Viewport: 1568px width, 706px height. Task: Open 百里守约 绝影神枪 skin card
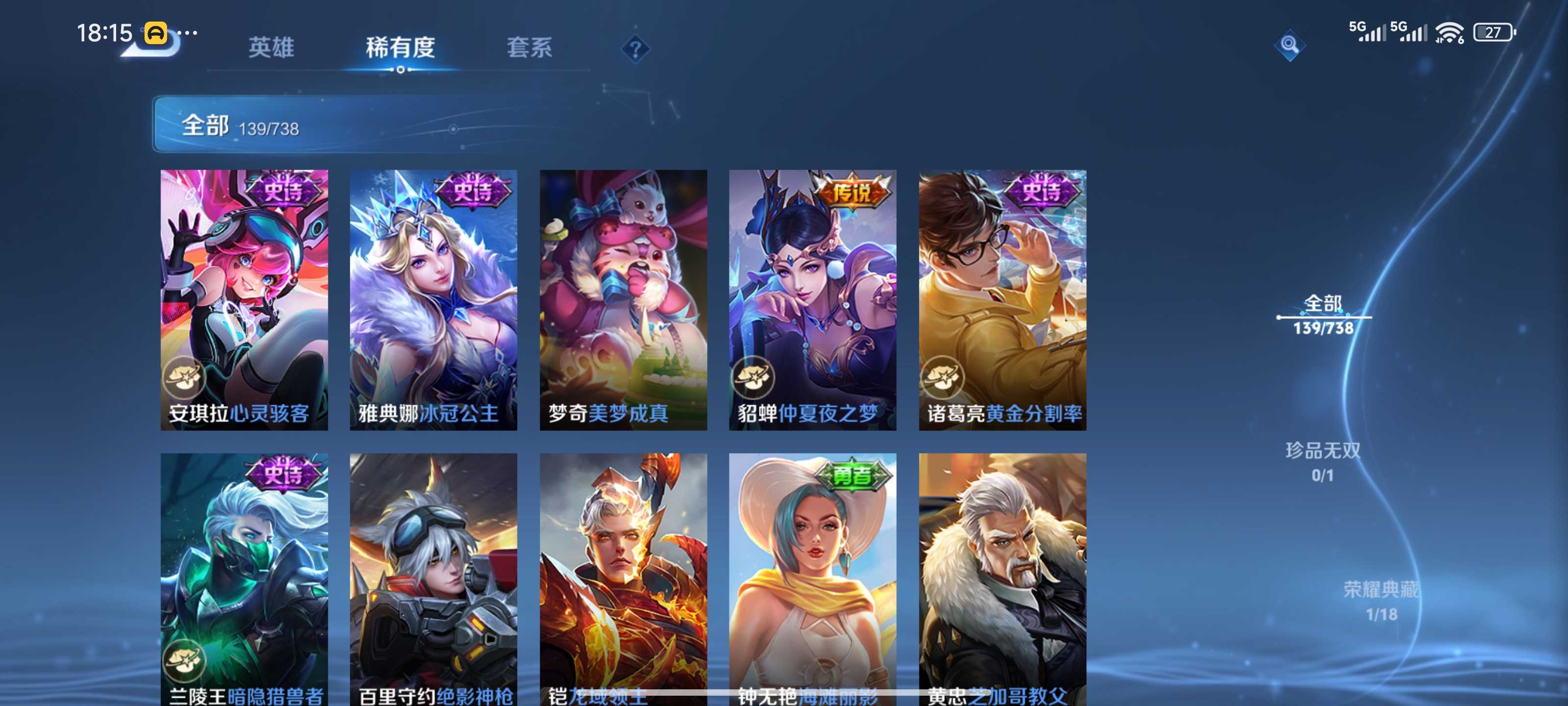[x=433, y=579]
